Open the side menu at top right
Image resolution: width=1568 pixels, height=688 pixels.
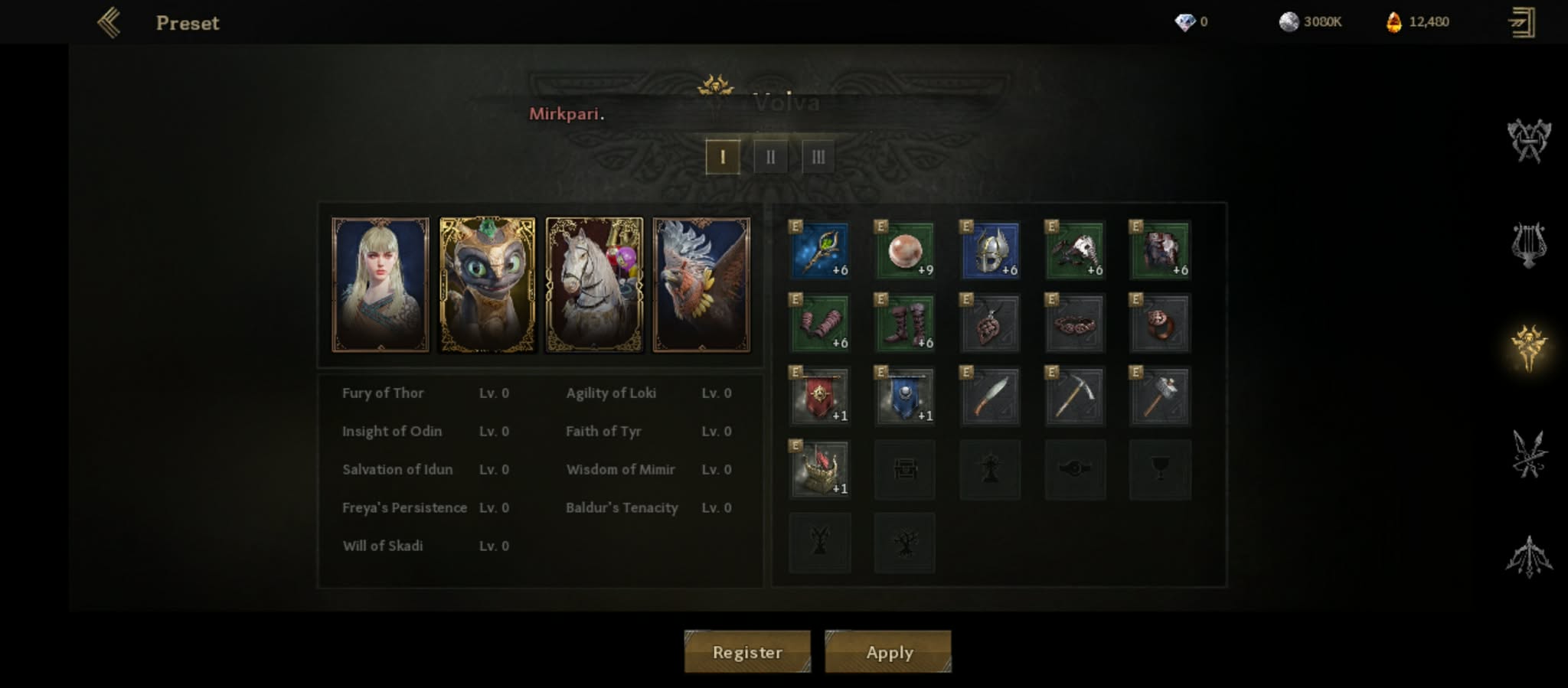[1521, 22]
